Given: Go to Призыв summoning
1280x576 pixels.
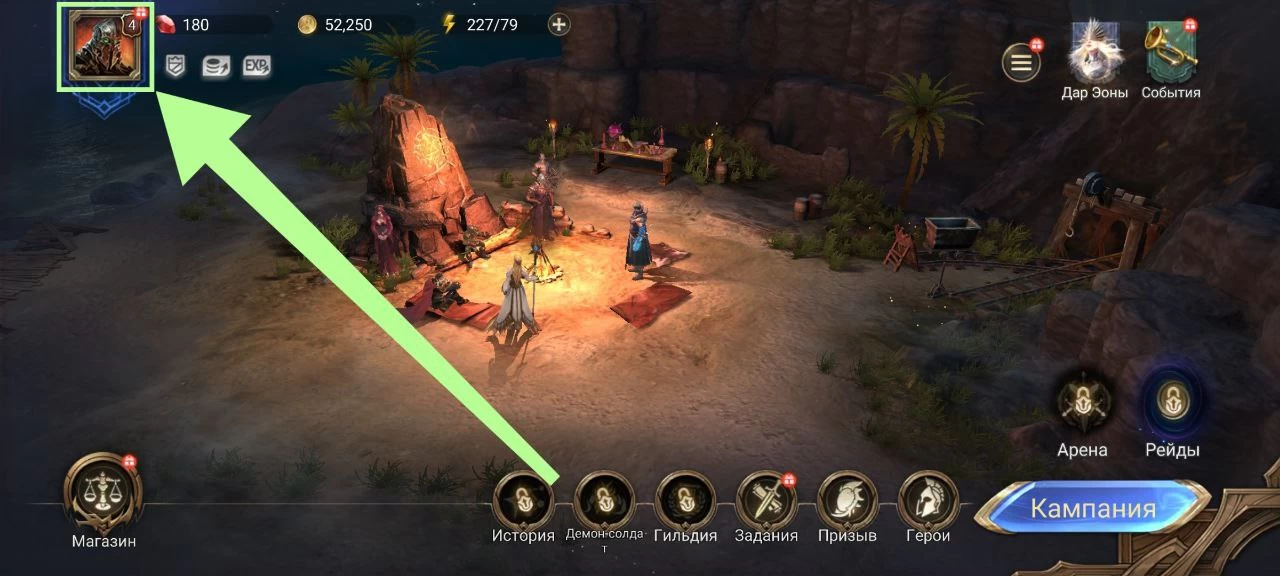Looking at the screenshot, I should coord(847,501).
